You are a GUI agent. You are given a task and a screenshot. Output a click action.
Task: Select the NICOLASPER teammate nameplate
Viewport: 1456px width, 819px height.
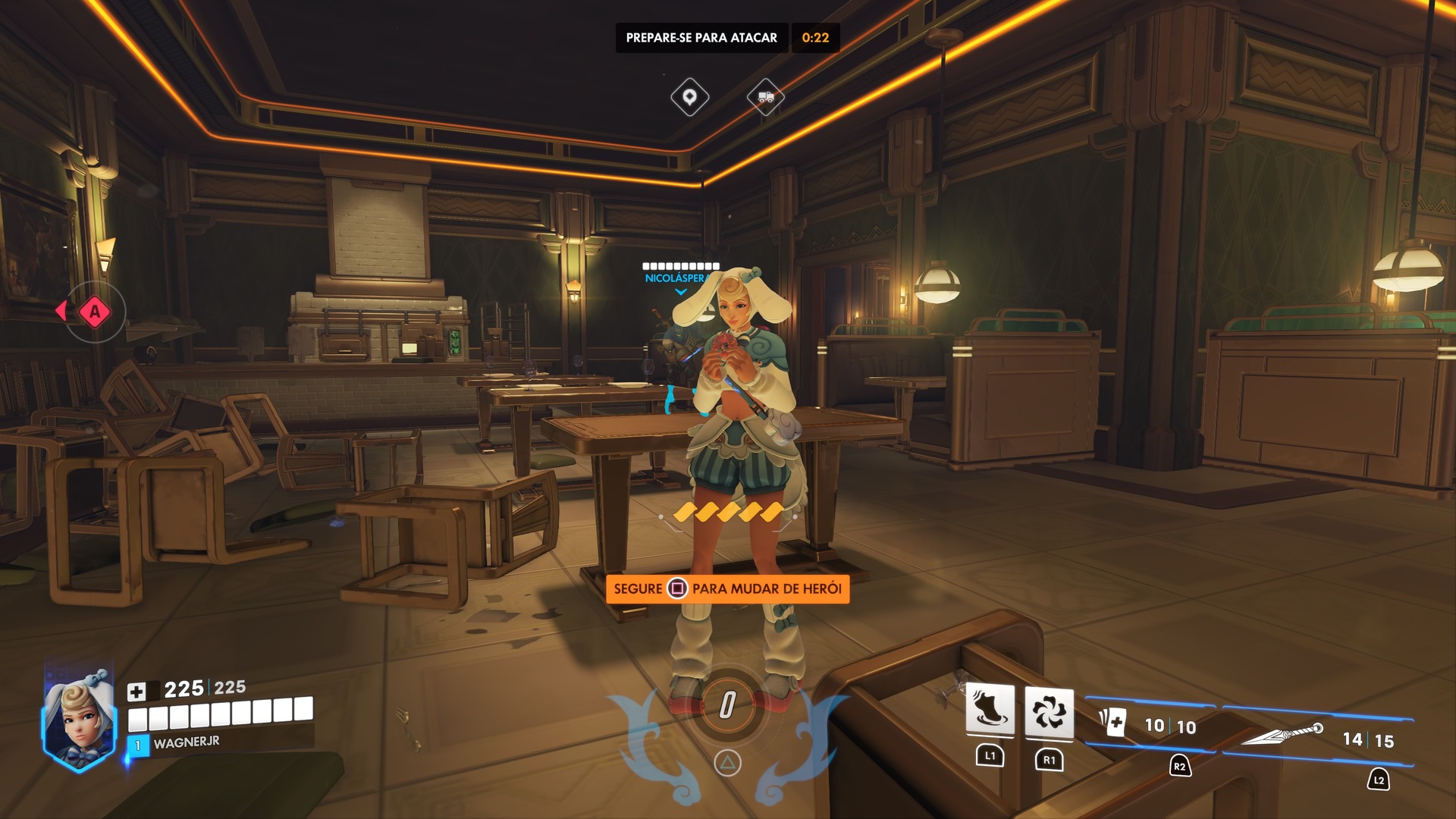674,278
